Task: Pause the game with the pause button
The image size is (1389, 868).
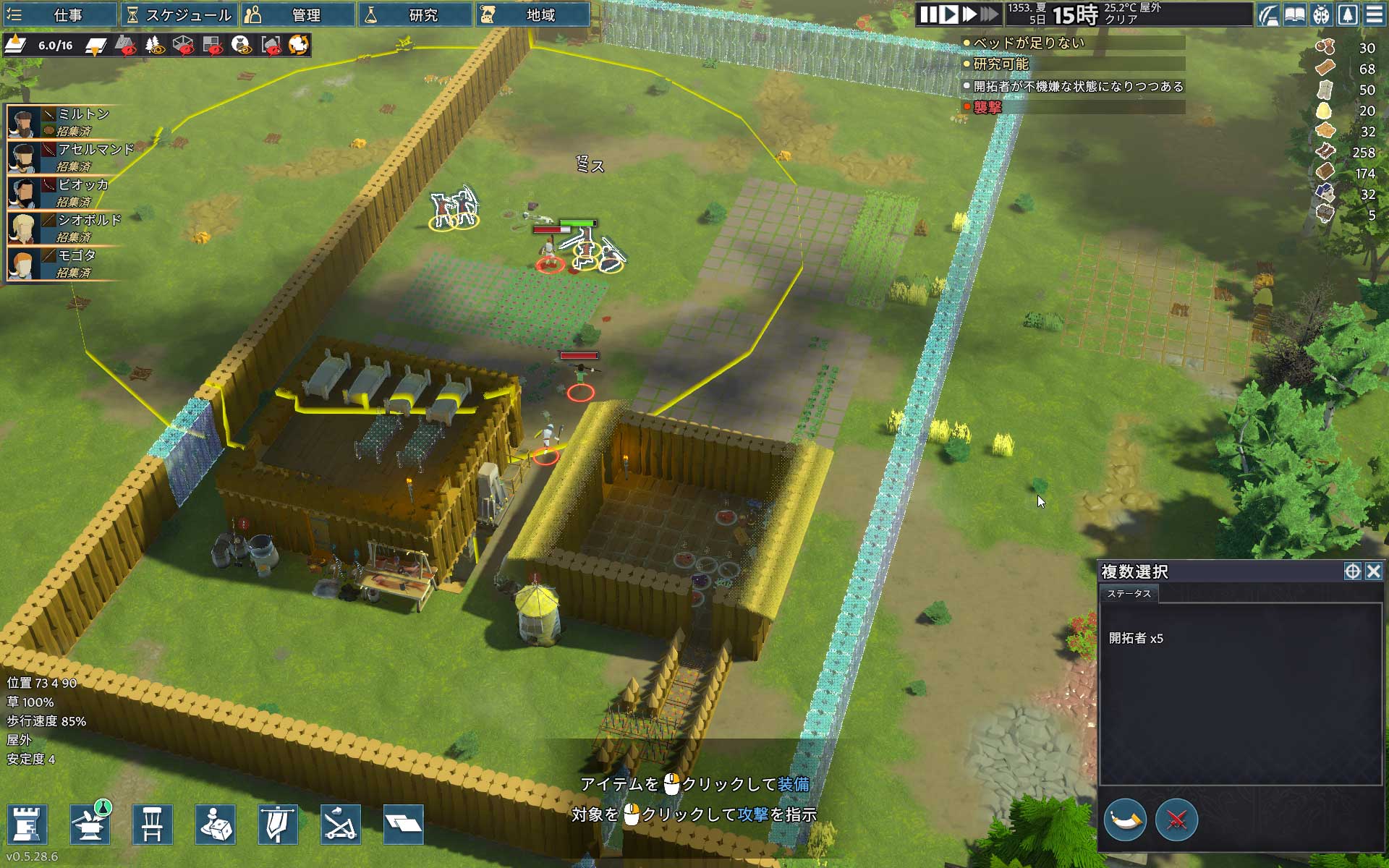Action: [x=928, y=14]
